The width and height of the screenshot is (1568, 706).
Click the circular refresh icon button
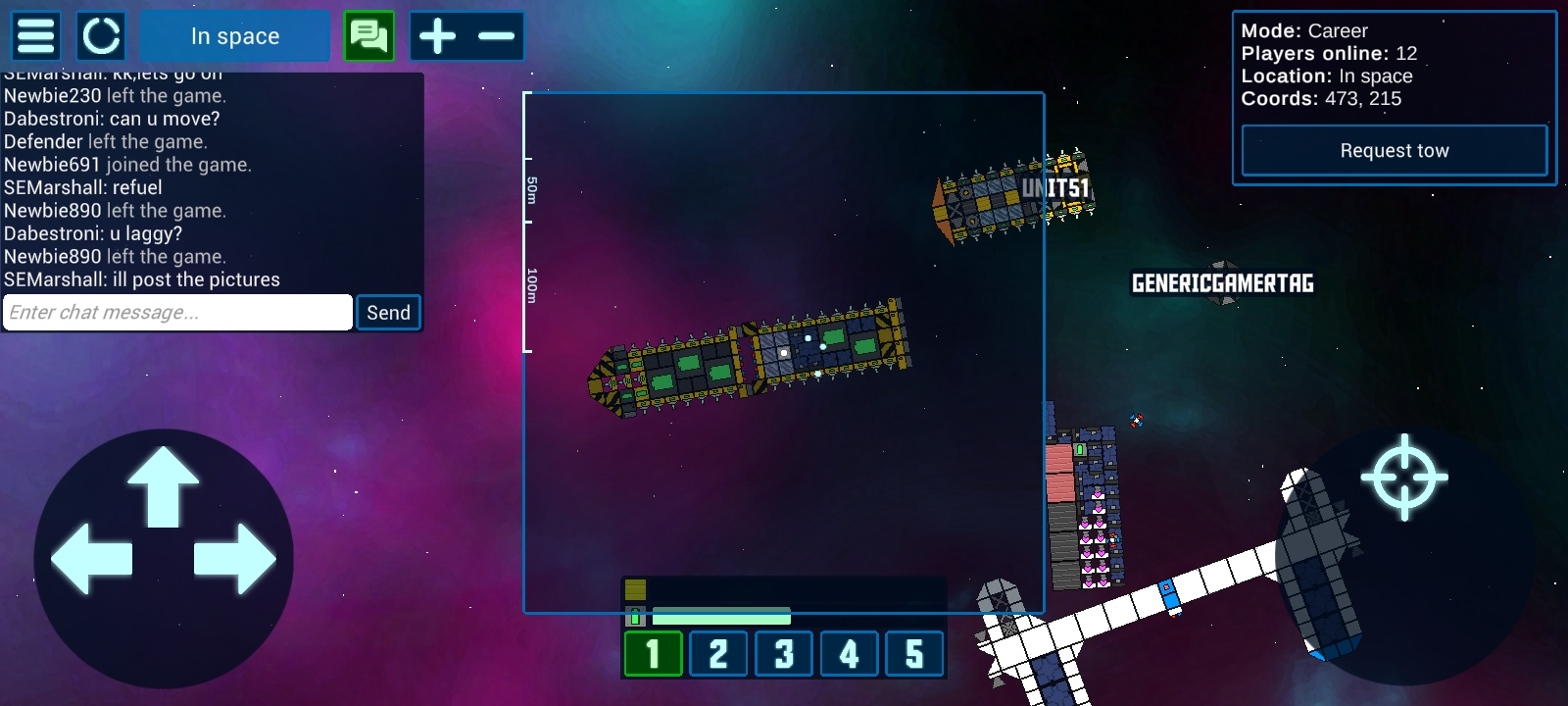101,36
